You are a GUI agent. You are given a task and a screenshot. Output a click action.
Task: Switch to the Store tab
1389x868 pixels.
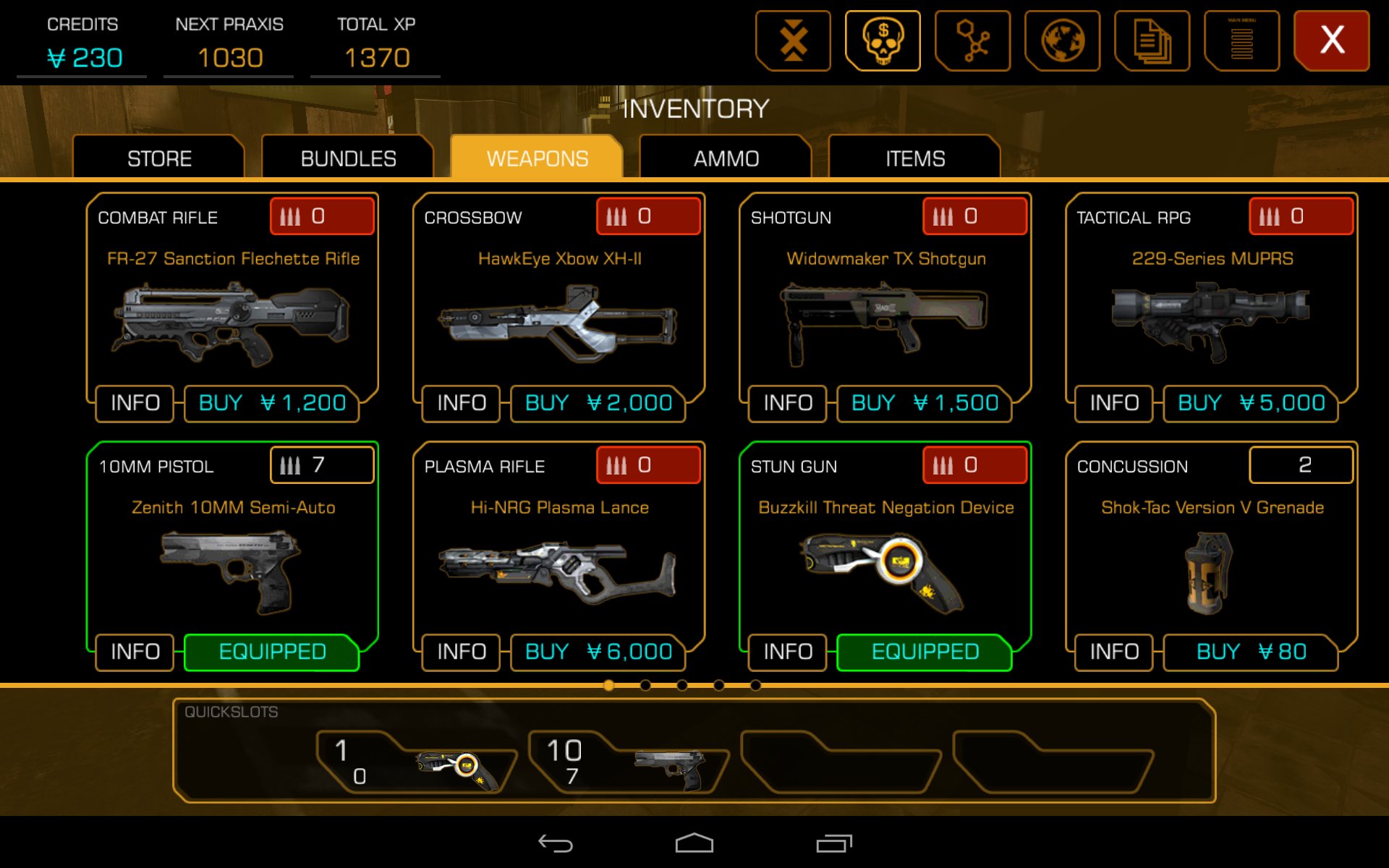point(159,158)
